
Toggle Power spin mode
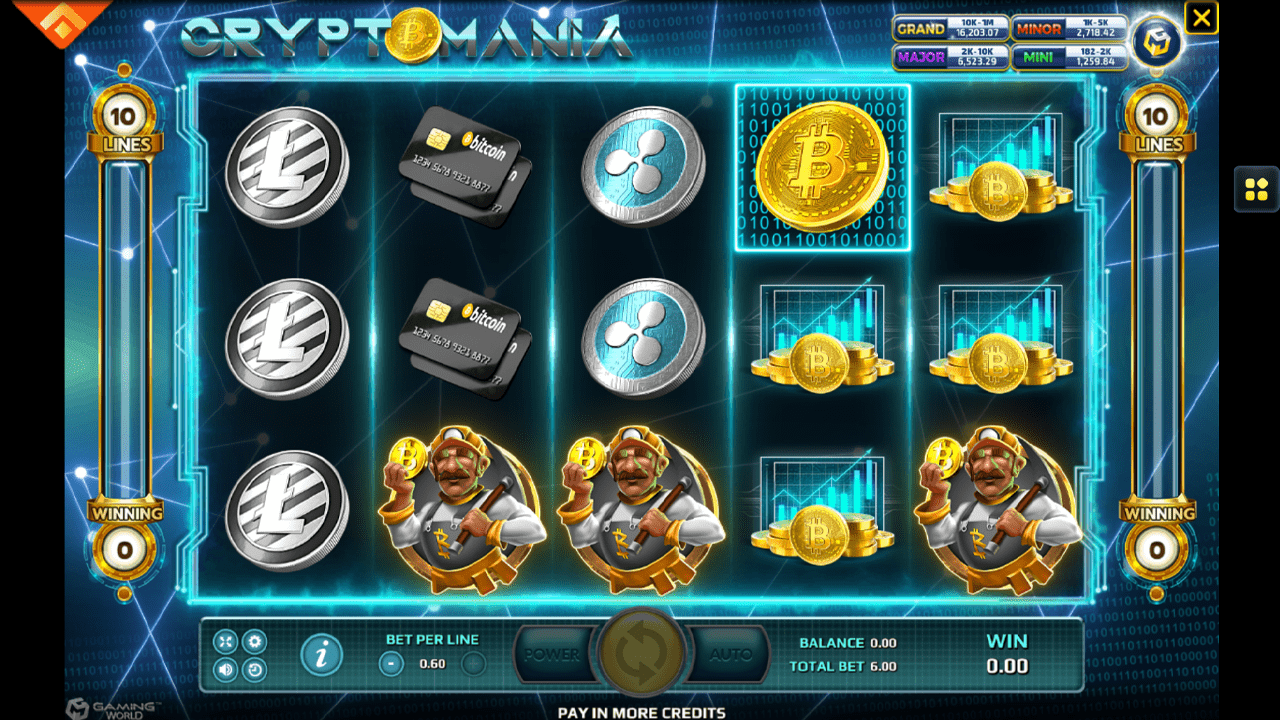click(x=552, y=652)
